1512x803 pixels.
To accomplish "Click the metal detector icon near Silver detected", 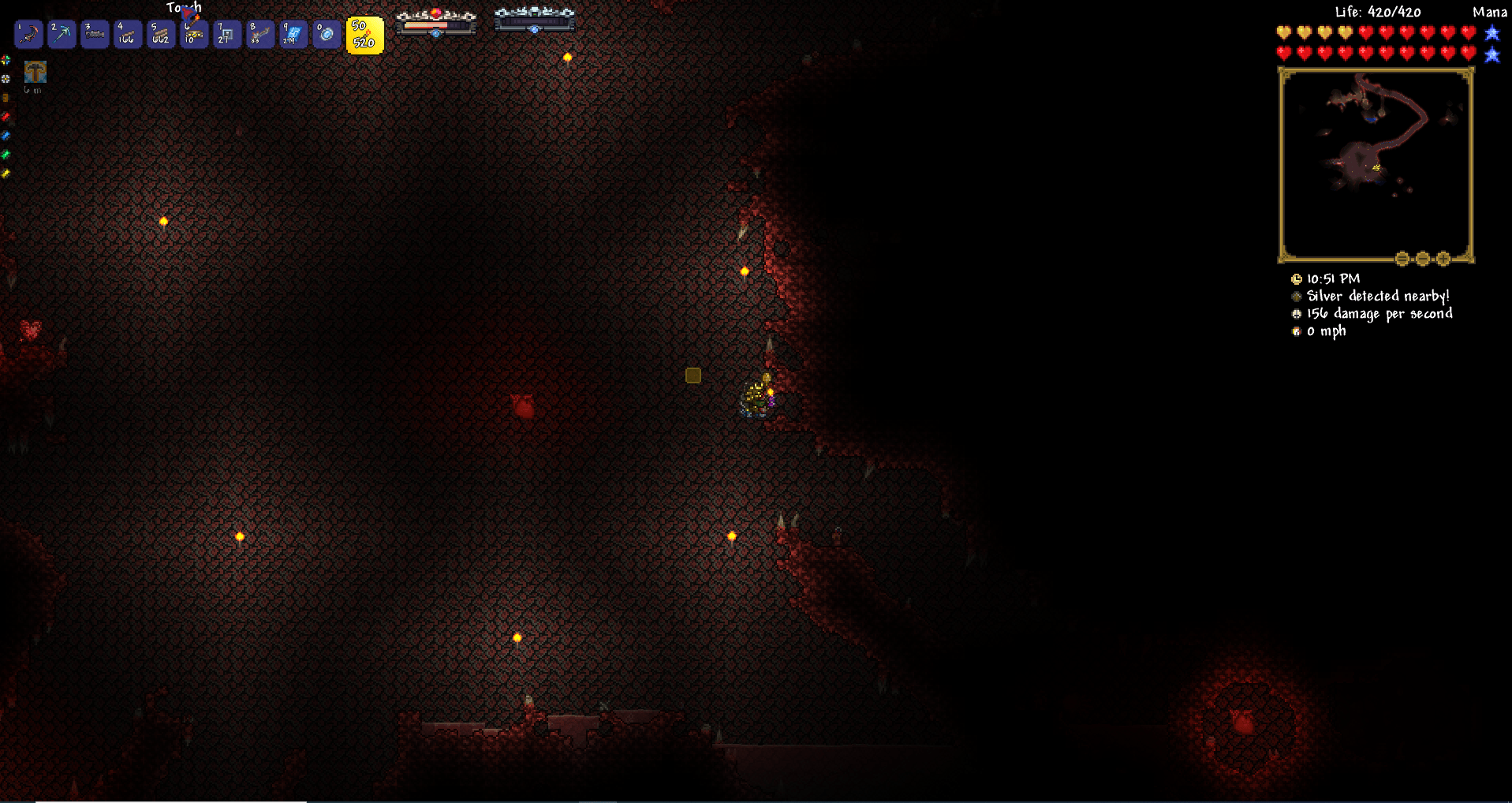I will [x=1296, y=296].
